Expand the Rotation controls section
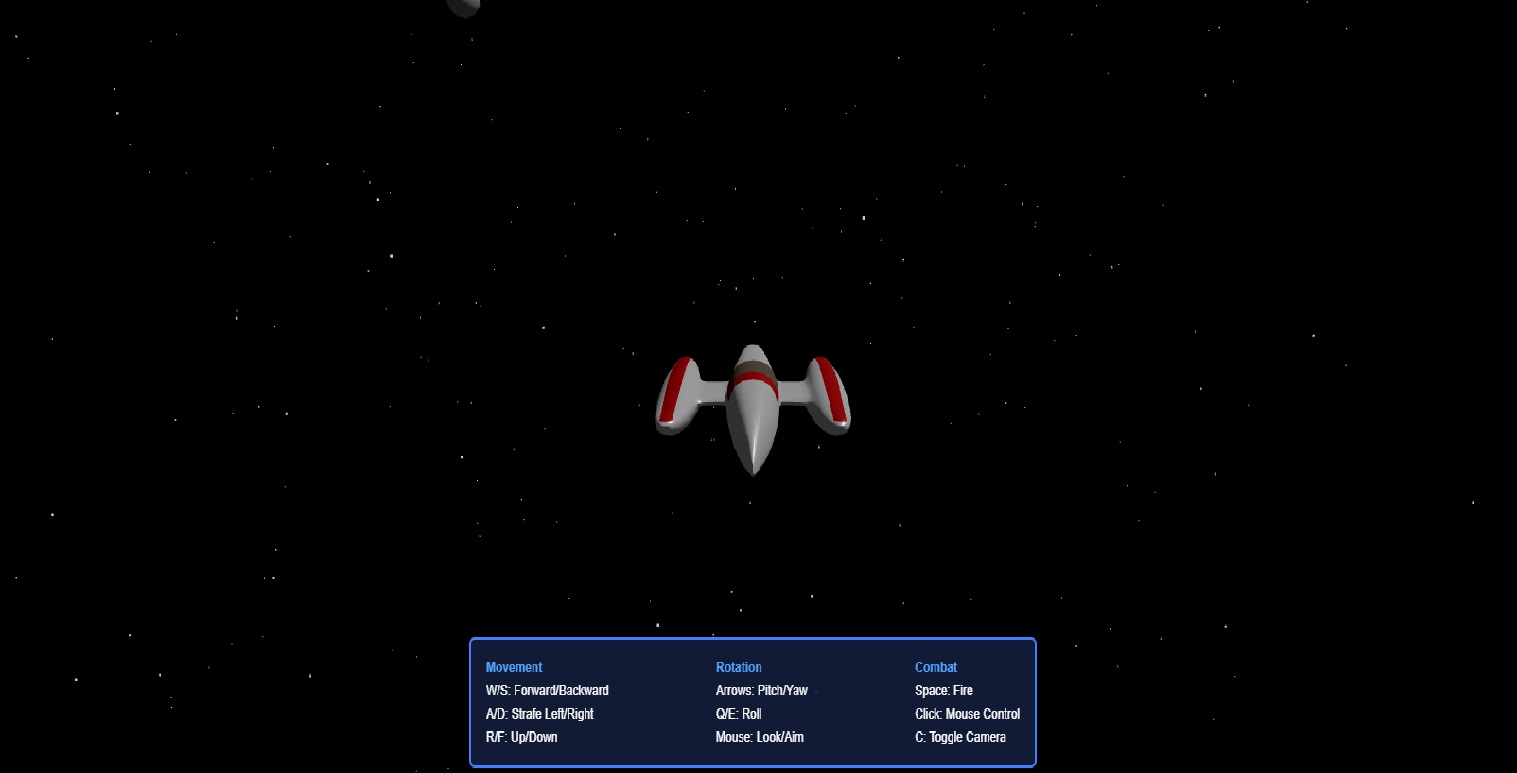This screenshot has height=773, width=1517. point(739,667)
